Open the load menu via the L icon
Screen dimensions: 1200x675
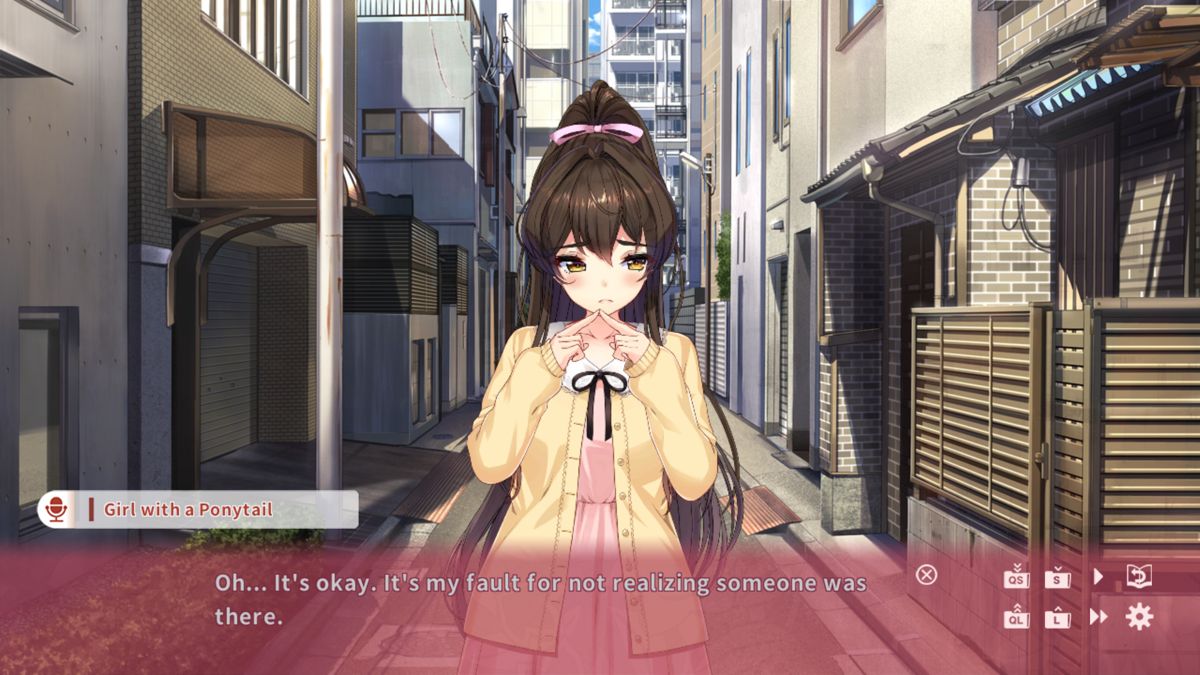pyautogui.click(x=1057, y=618)
